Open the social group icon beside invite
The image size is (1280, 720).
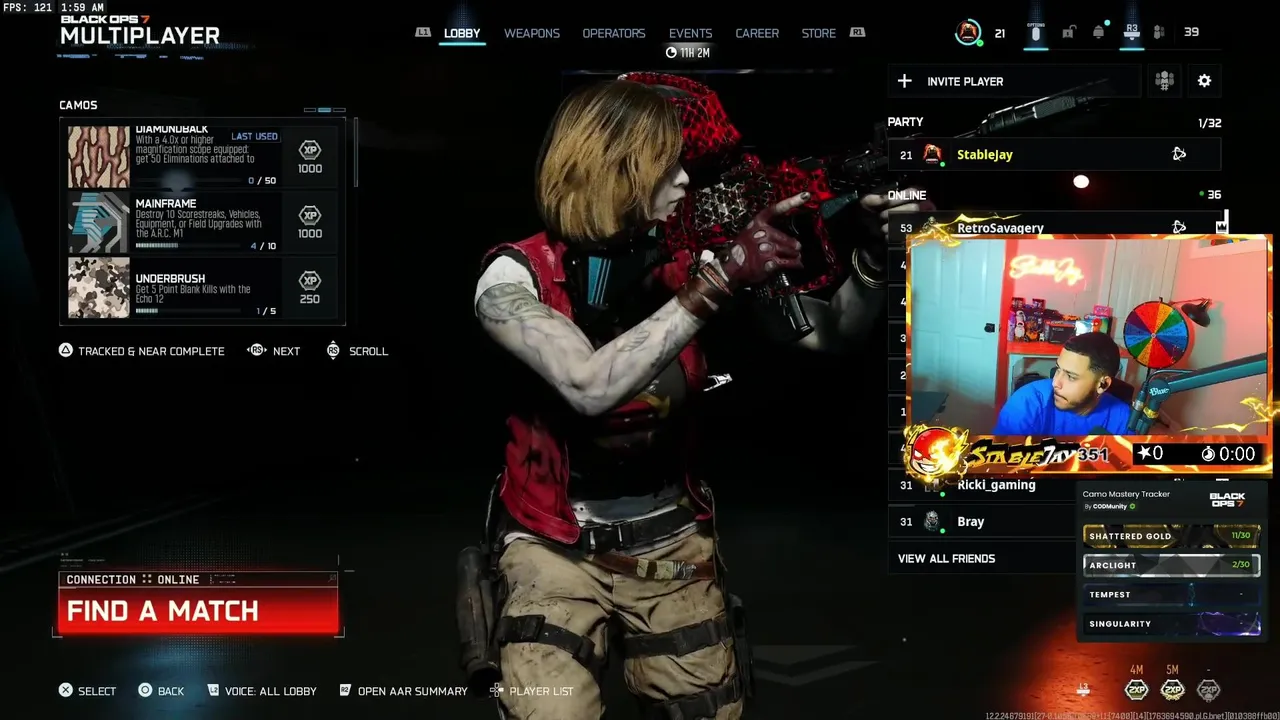1164,81
